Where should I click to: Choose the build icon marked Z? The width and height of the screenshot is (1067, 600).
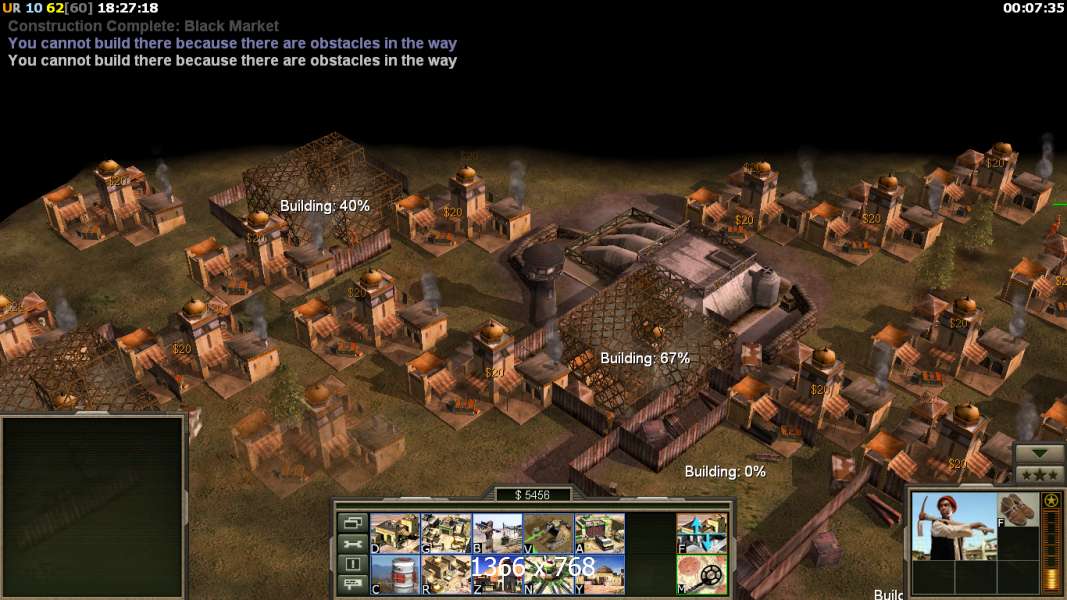[x=496, y=575]
